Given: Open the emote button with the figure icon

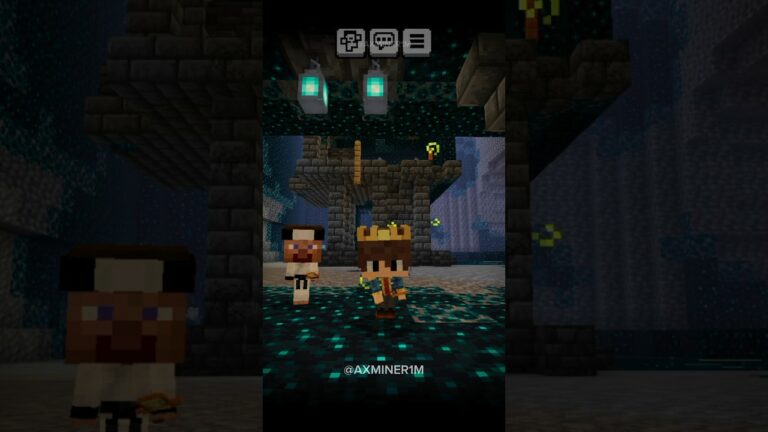Looking at the screenshot, I should (350, 42).
